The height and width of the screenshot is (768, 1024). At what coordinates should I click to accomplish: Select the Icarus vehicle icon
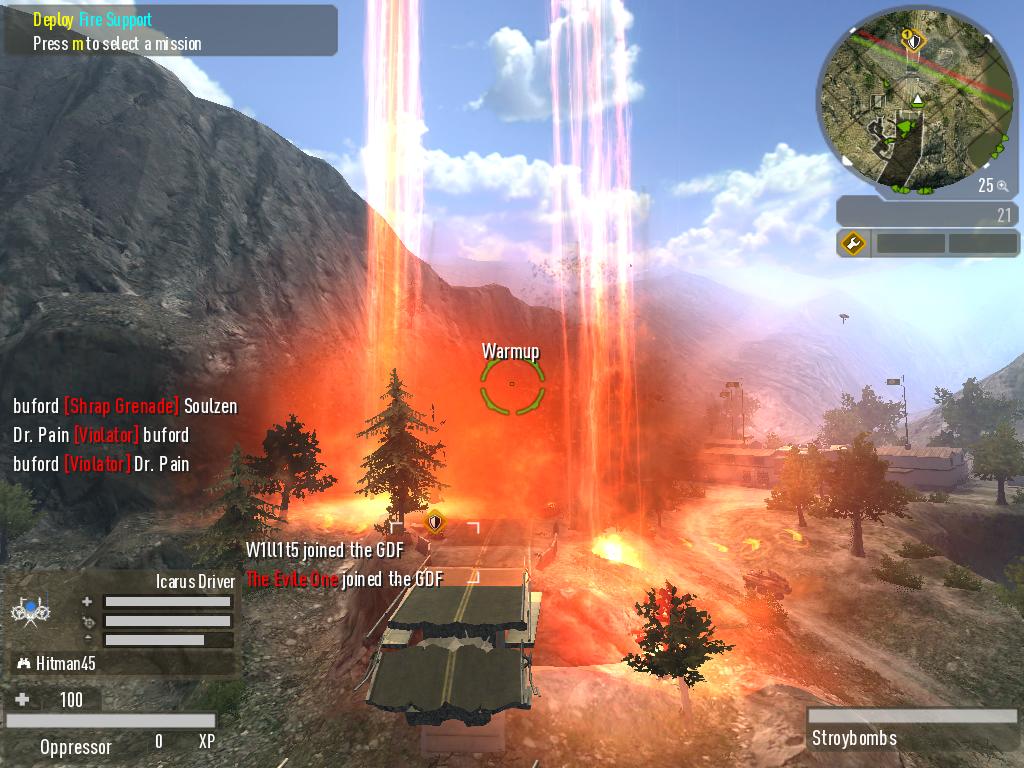[x=31, y=610]
